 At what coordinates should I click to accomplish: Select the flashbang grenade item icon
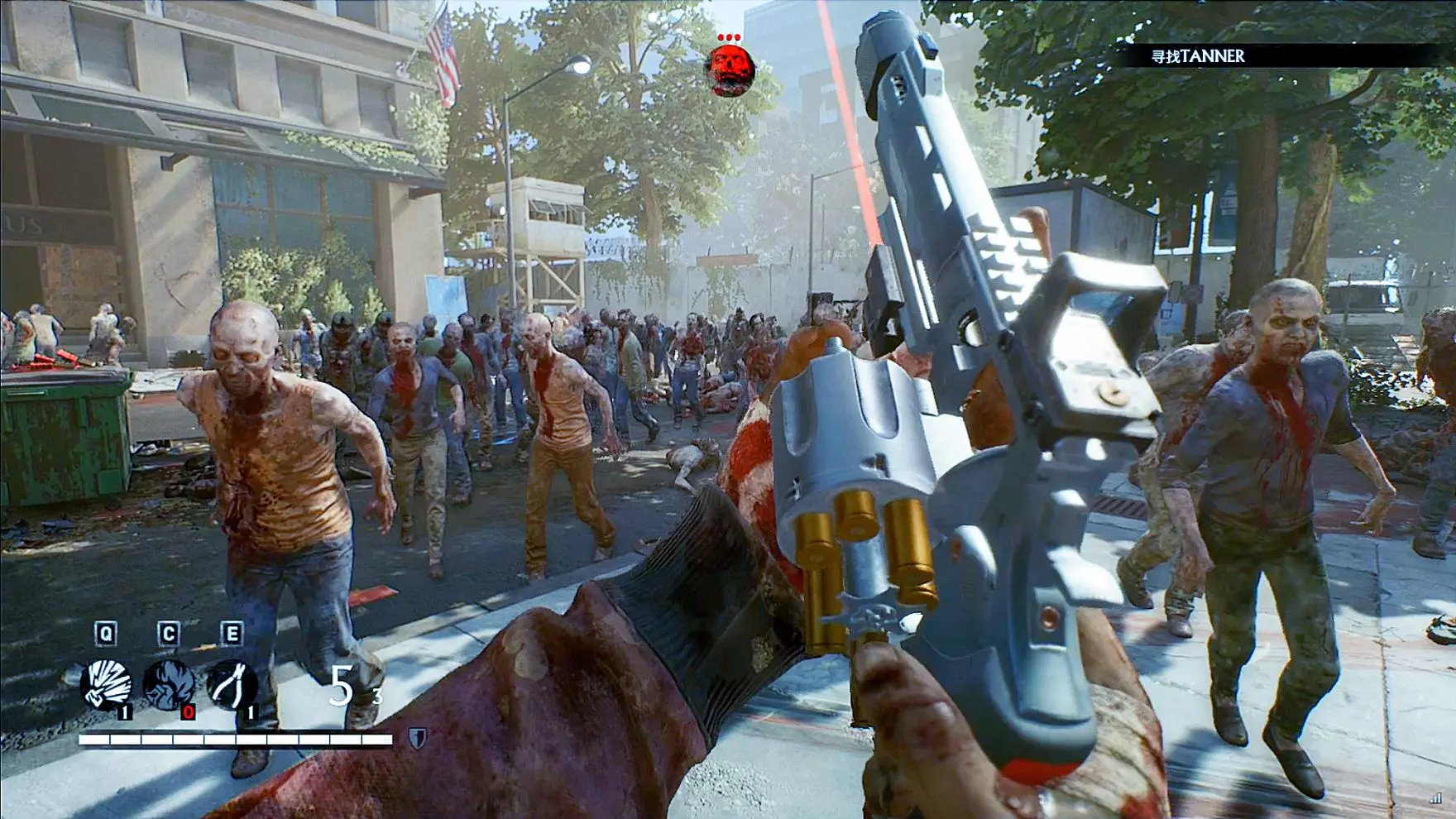(105, 684)
